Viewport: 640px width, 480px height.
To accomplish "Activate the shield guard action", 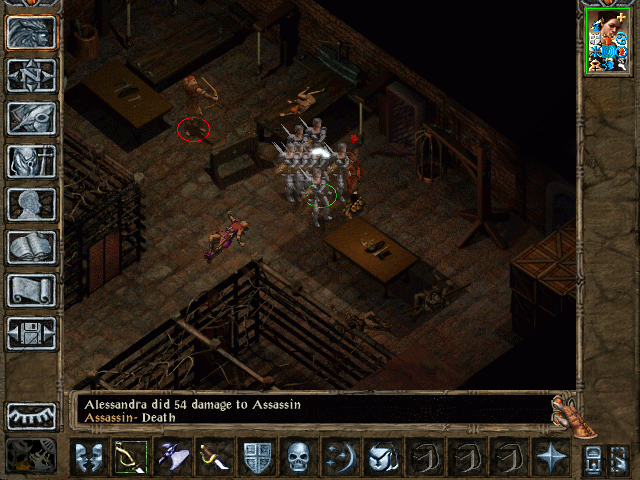I will click(x=256, y=457).
